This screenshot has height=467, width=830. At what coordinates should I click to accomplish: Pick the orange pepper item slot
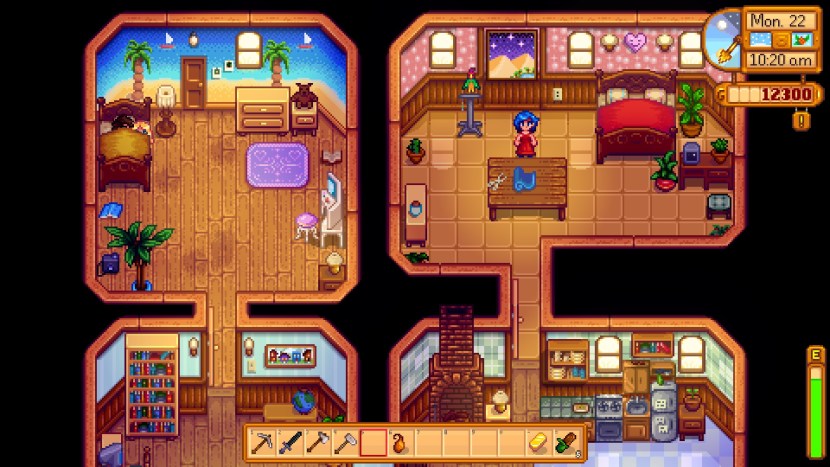(400, 443)
